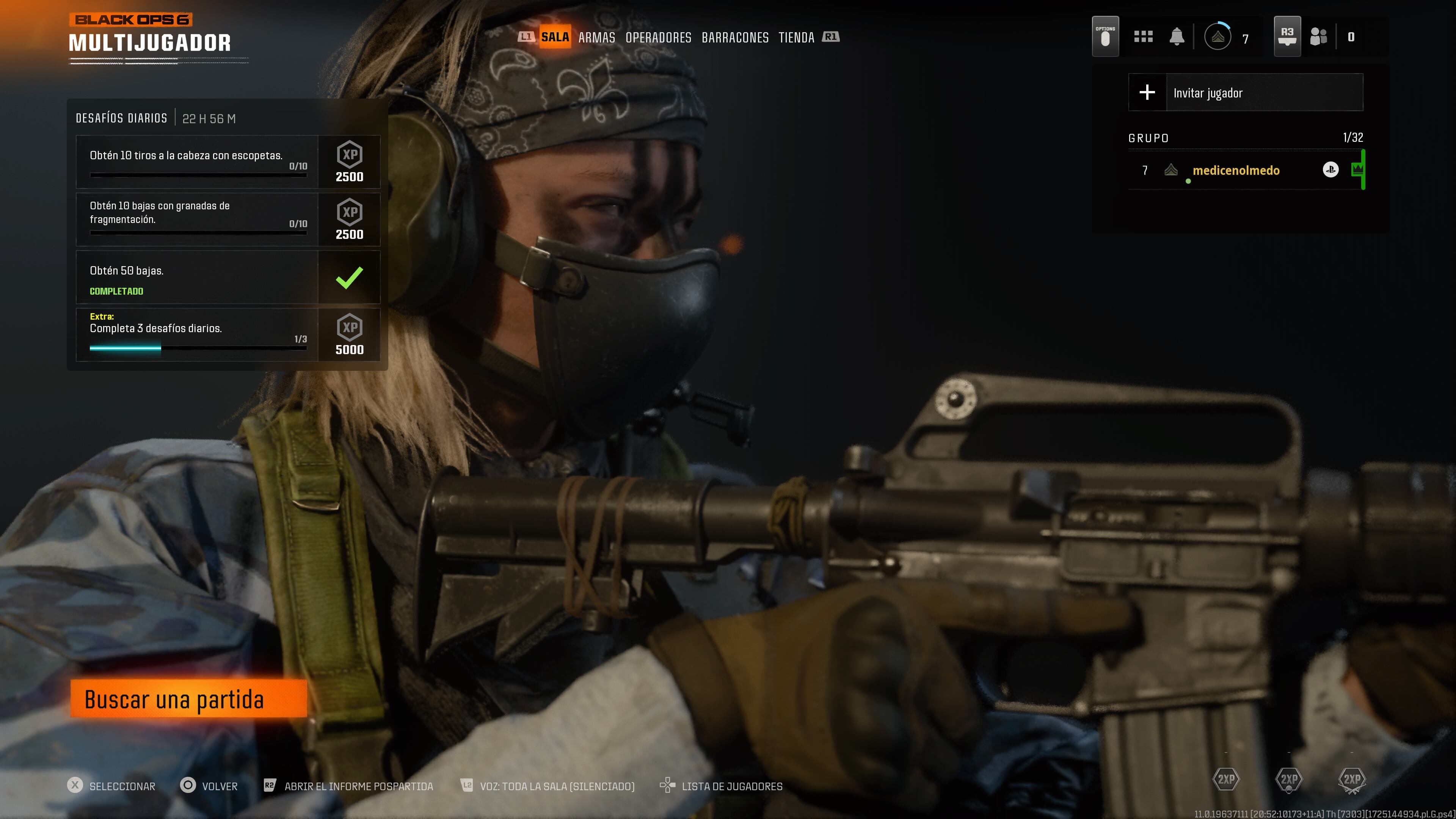Check notifications via the bell icon
1456x819 pixels.
1177,37
